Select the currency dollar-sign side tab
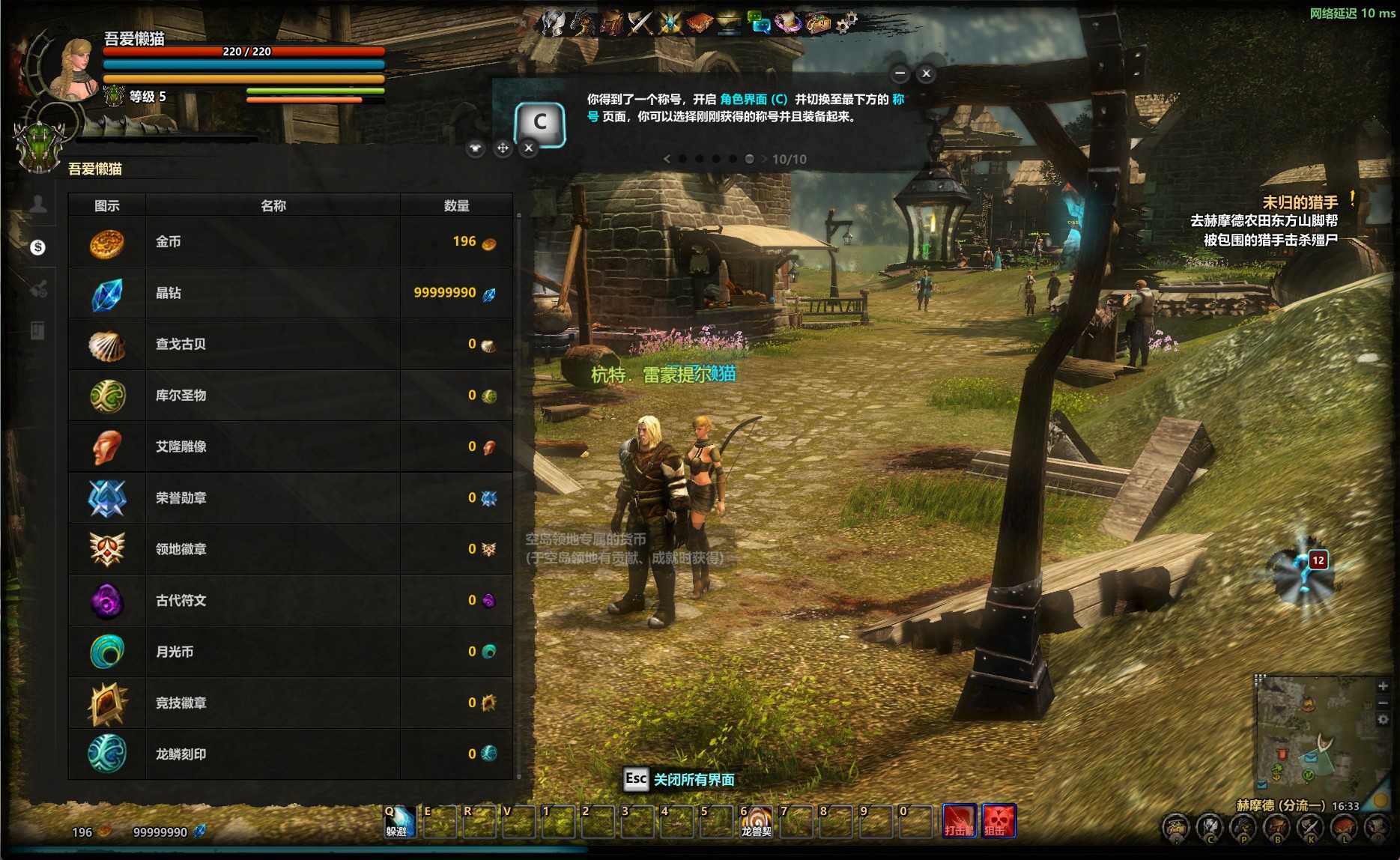 (38, 247)
